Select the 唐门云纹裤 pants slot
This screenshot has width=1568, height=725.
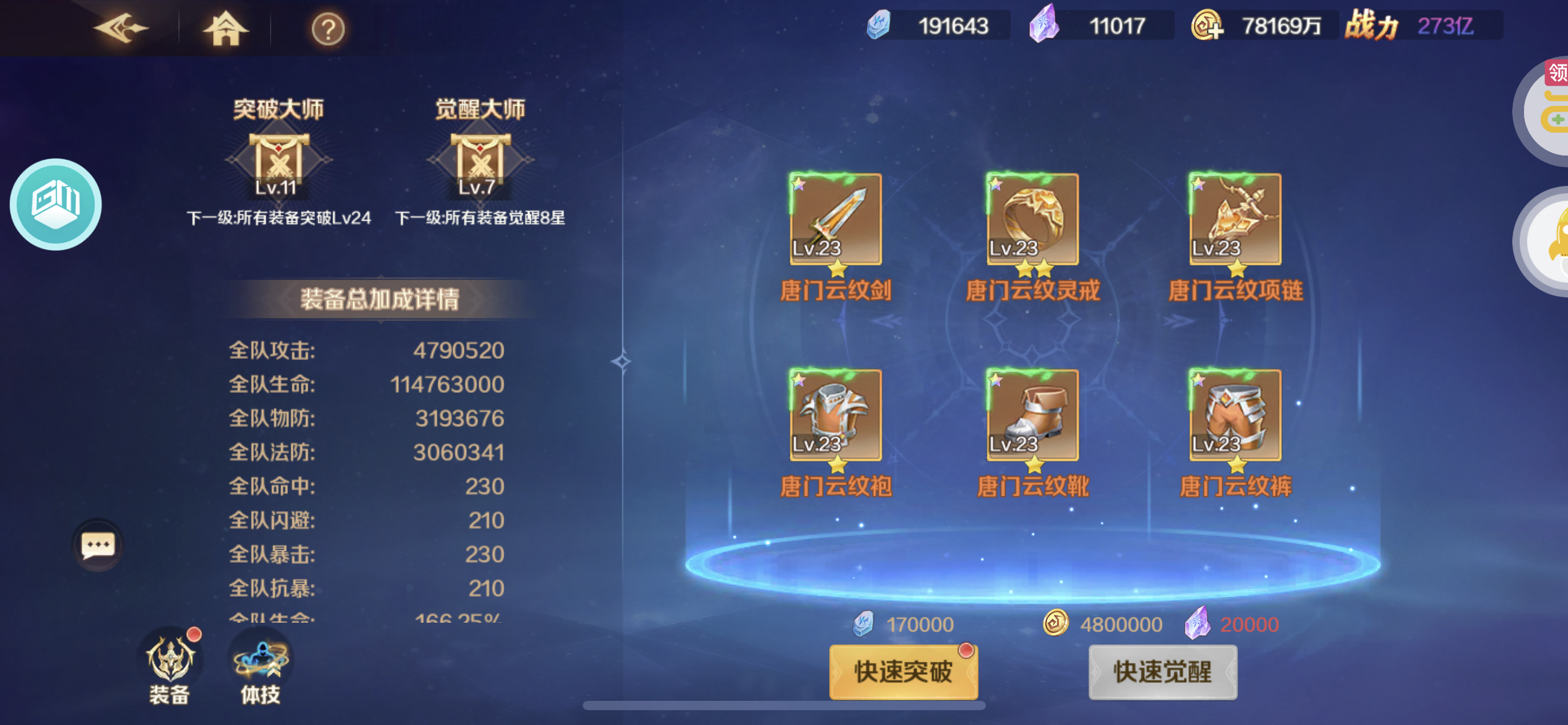[x=1235, y=415]
